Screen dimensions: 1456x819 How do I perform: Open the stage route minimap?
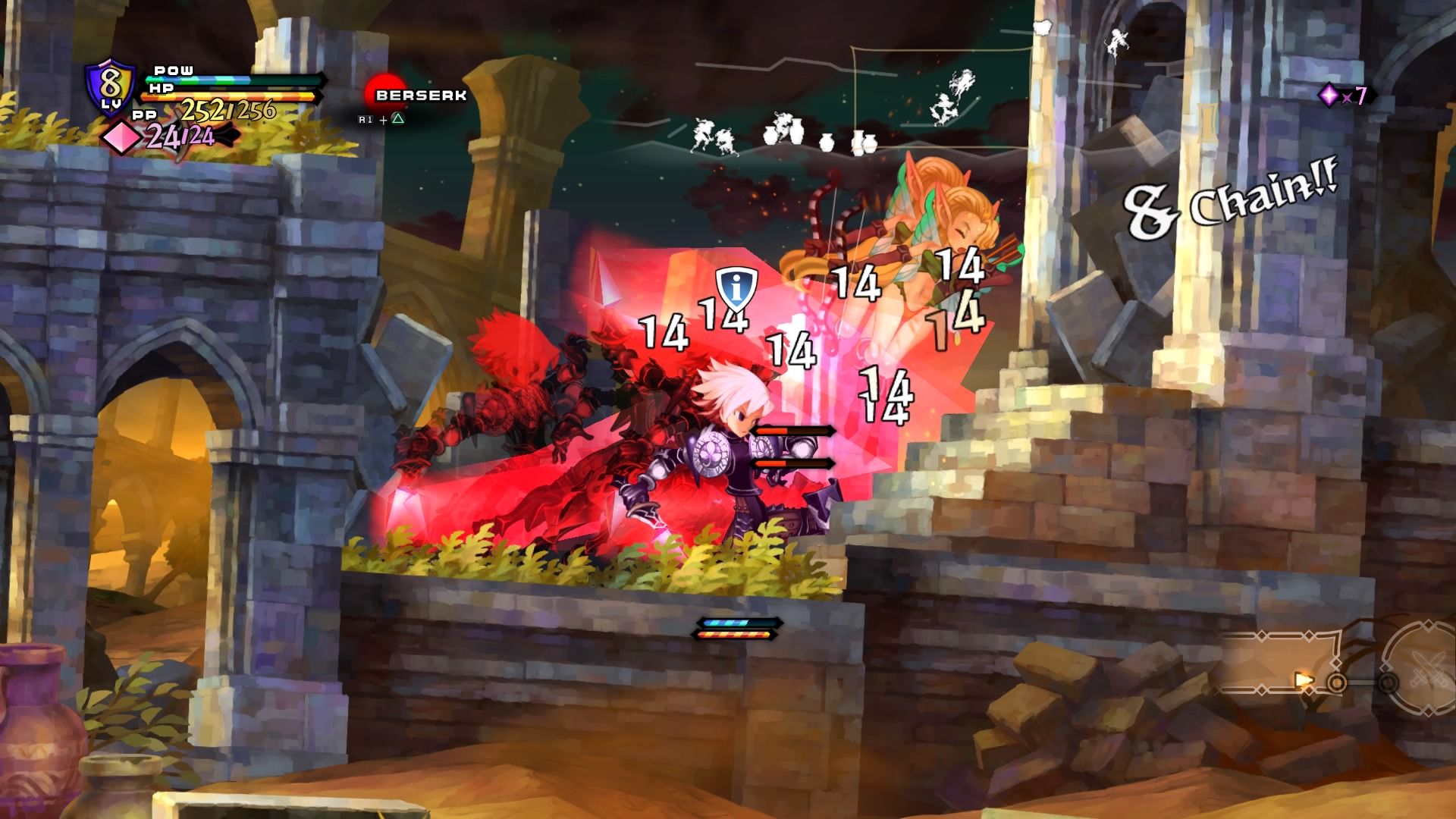[1282, 663]
